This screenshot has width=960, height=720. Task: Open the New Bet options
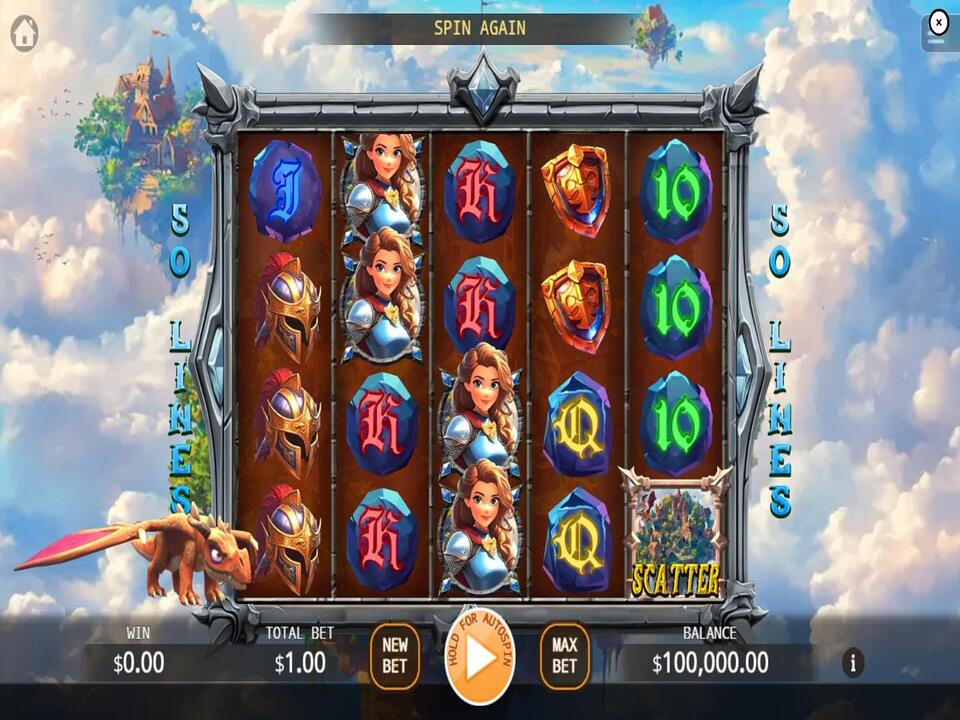395,656
